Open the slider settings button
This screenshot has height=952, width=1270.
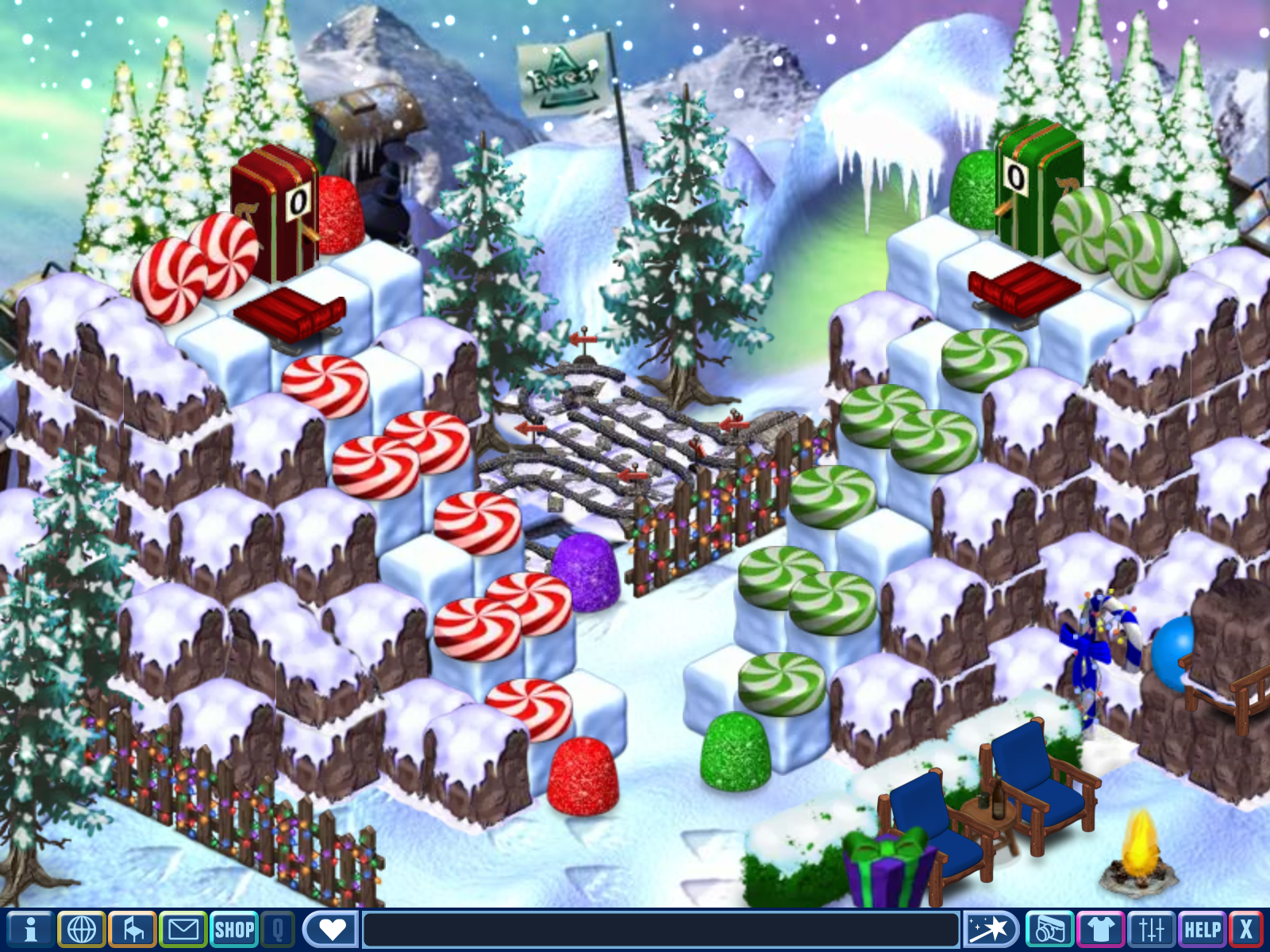click(1151, 929)
